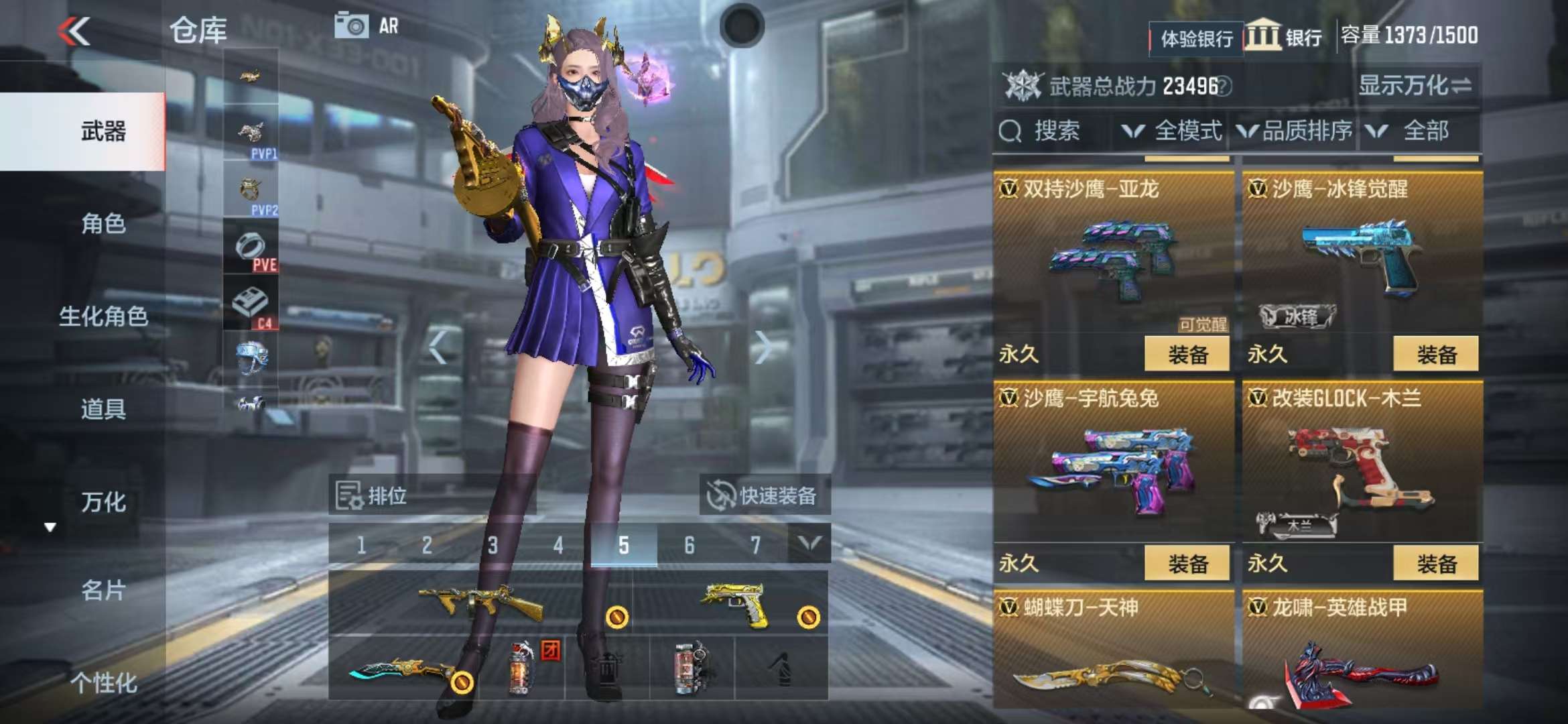1568x724 pixels.
Task: Switch to the 角色 character category
Action: click(103, 223)
